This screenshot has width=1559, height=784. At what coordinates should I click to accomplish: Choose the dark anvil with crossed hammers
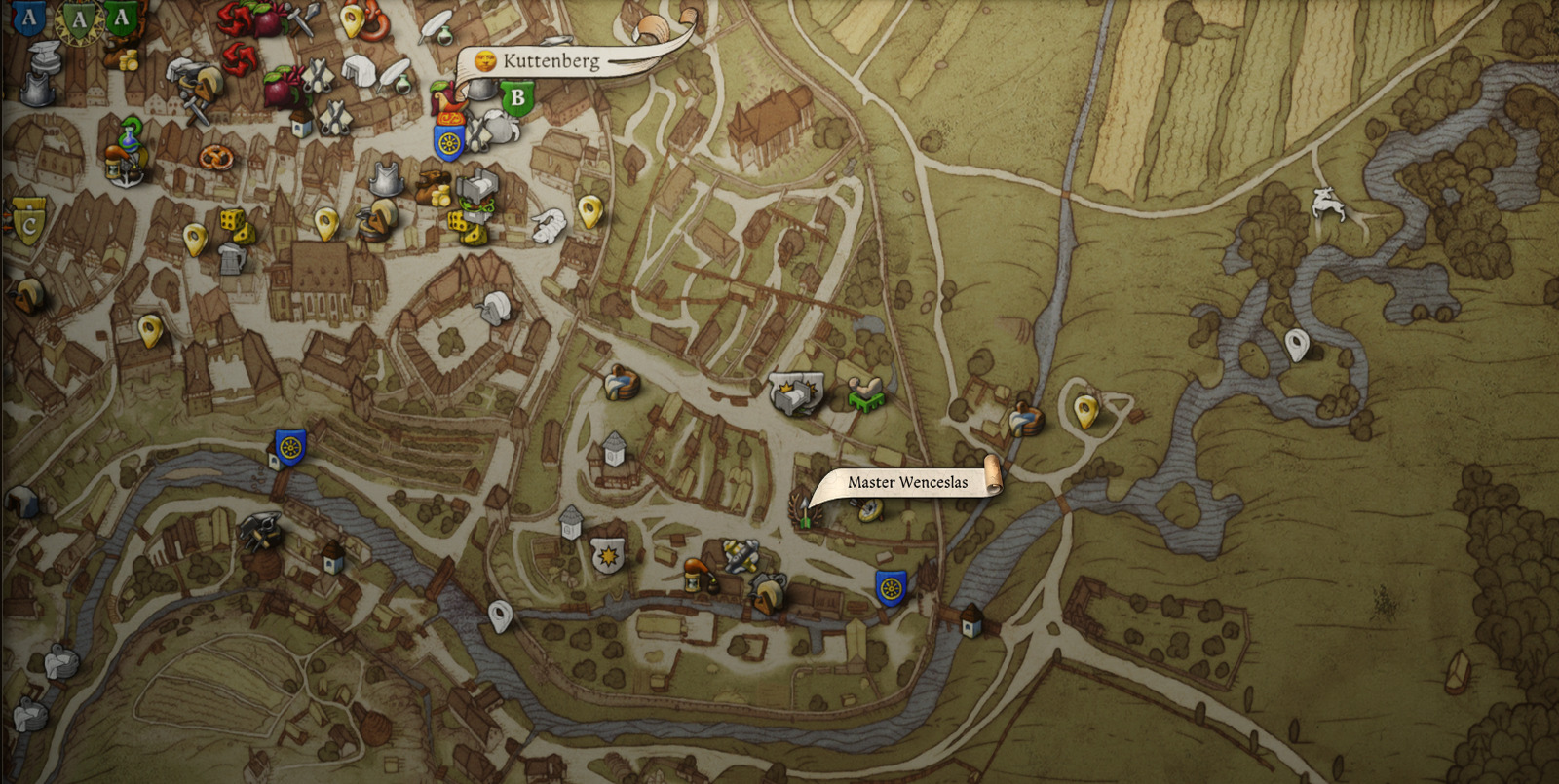tap(259, 530)
